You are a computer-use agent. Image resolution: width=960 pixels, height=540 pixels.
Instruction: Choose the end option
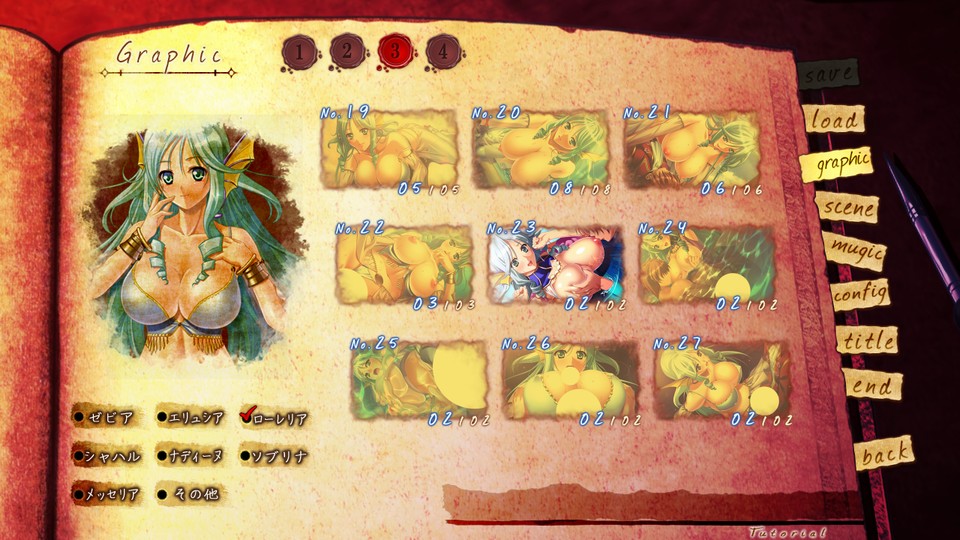click(872, 385)
